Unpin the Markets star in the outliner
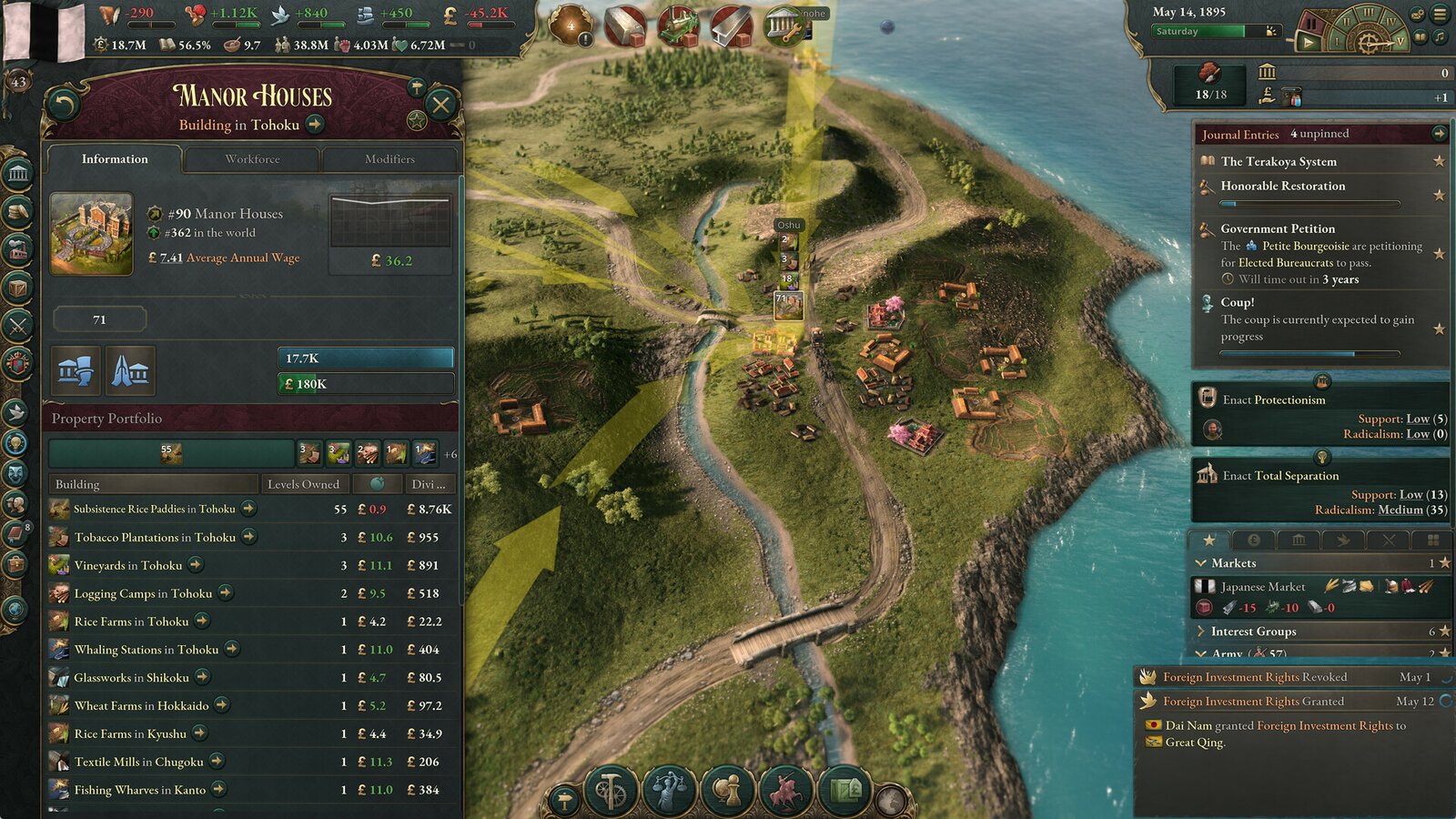Screen dimensions: 1456x819 tap(1444, 562)
